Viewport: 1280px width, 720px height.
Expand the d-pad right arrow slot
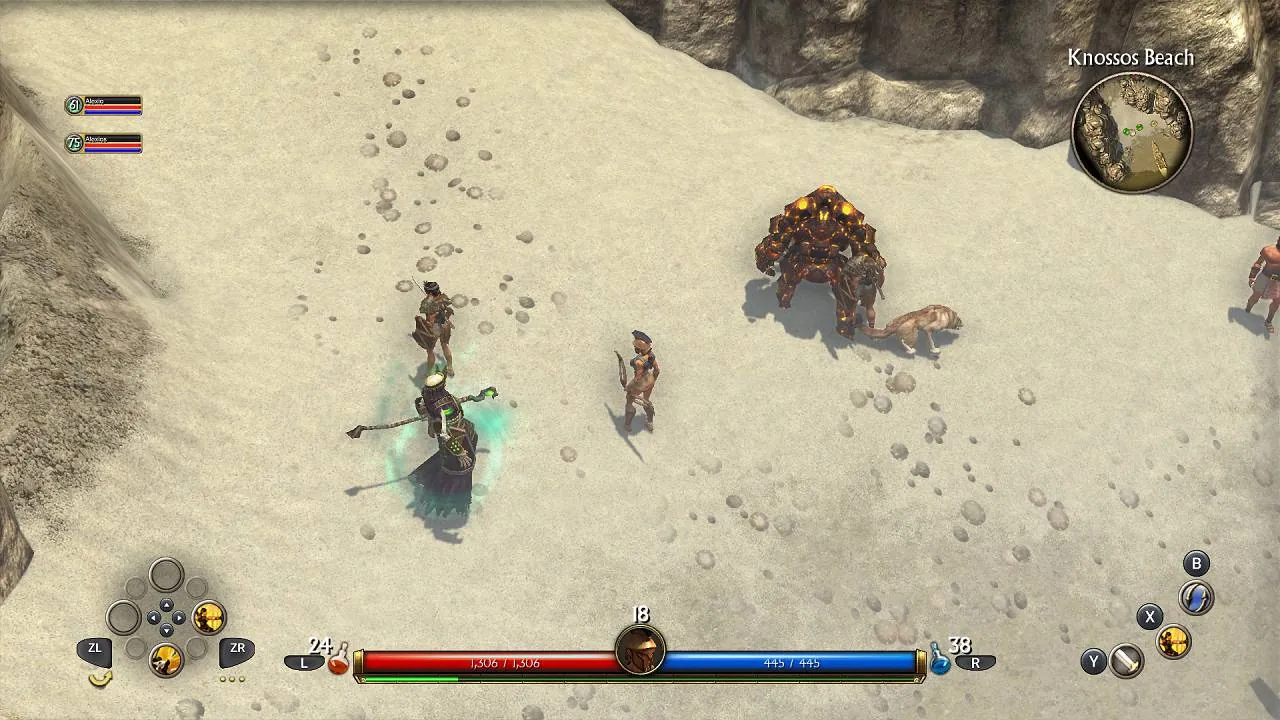pos(179,616)
